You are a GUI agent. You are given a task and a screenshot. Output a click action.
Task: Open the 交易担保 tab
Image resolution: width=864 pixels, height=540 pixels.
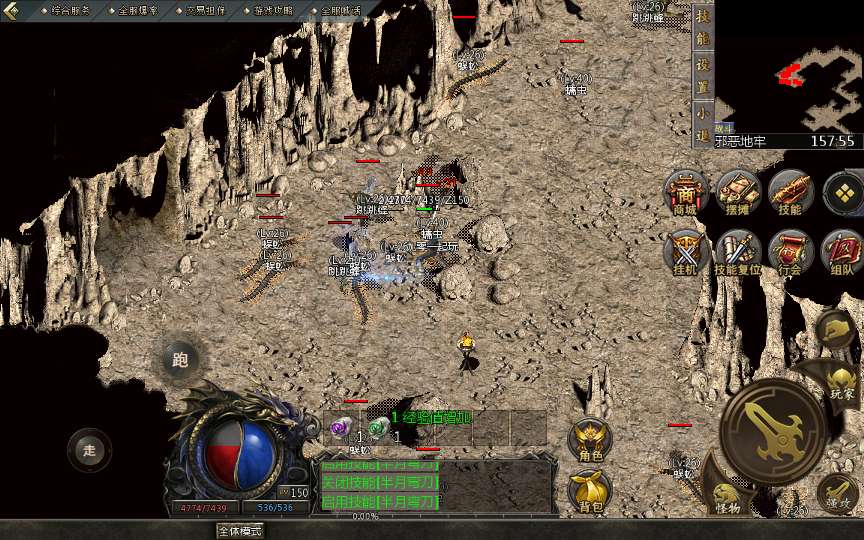pos(205,10)
